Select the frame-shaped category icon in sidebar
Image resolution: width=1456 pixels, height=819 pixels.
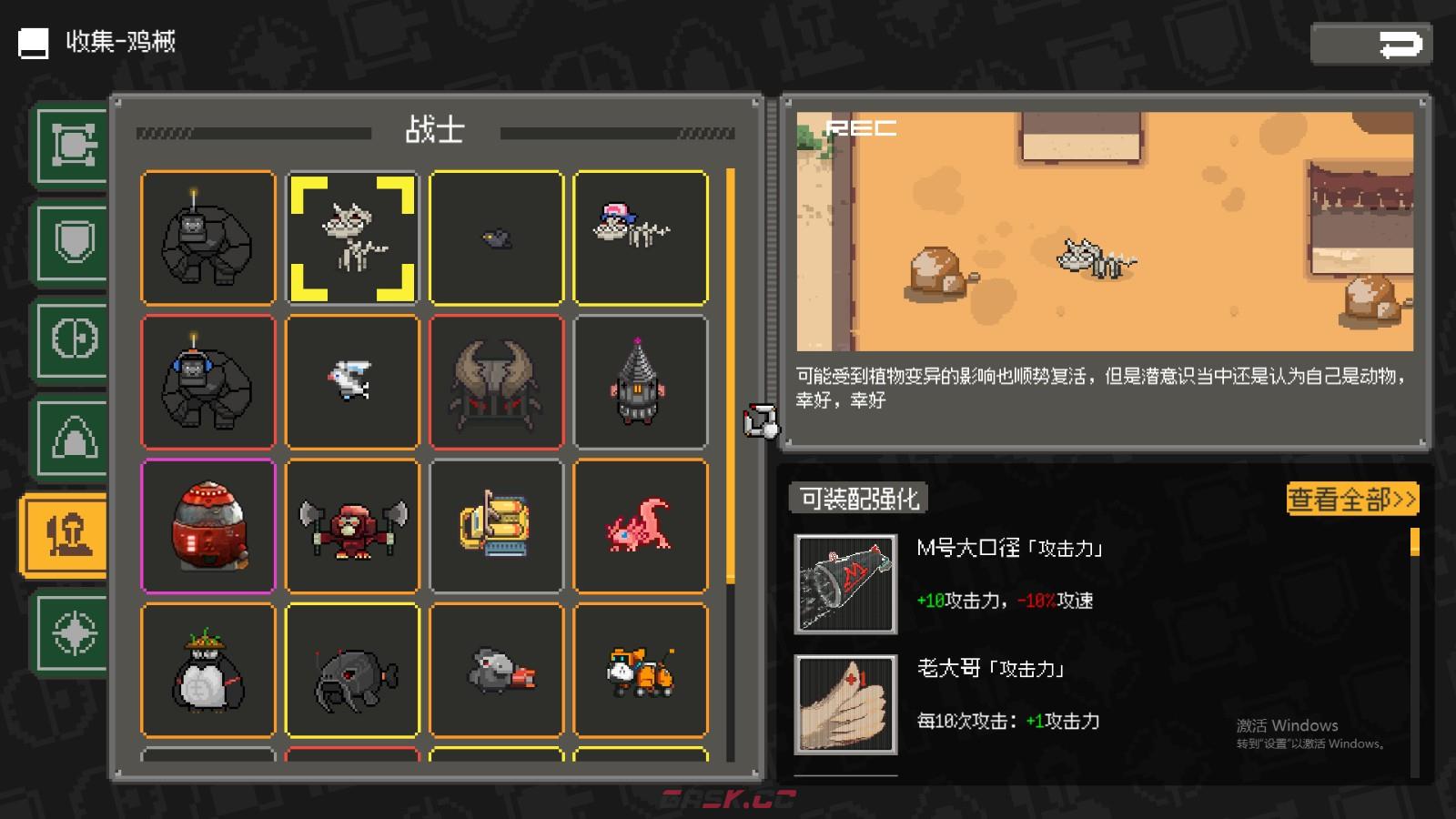(x=72, y=146)
